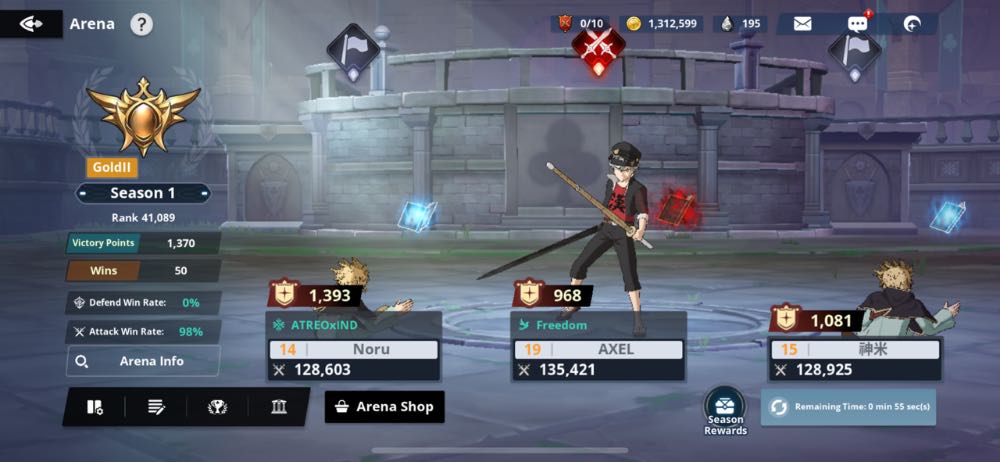The width and height of the screenshot is (1000, 462).
Task: Tap the arena ticket 0/10 counter
Action: (x=581, y=24)
